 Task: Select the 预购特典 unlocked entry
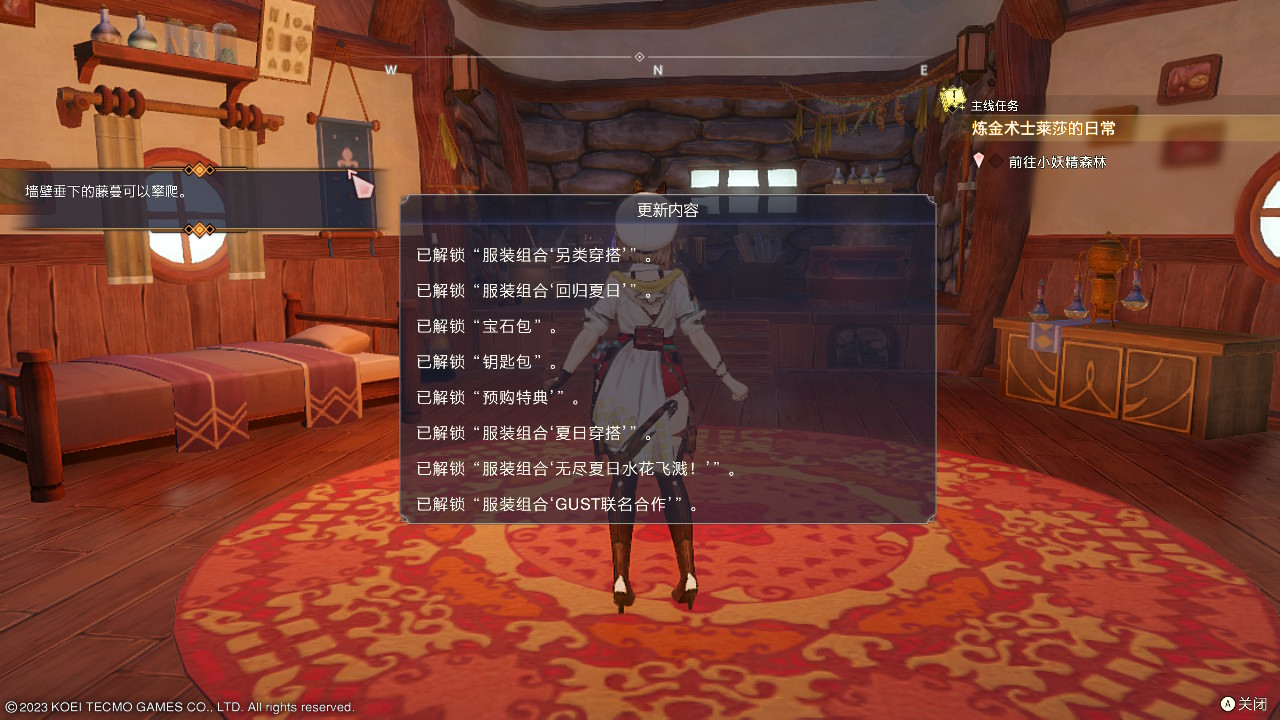[492, 397]
